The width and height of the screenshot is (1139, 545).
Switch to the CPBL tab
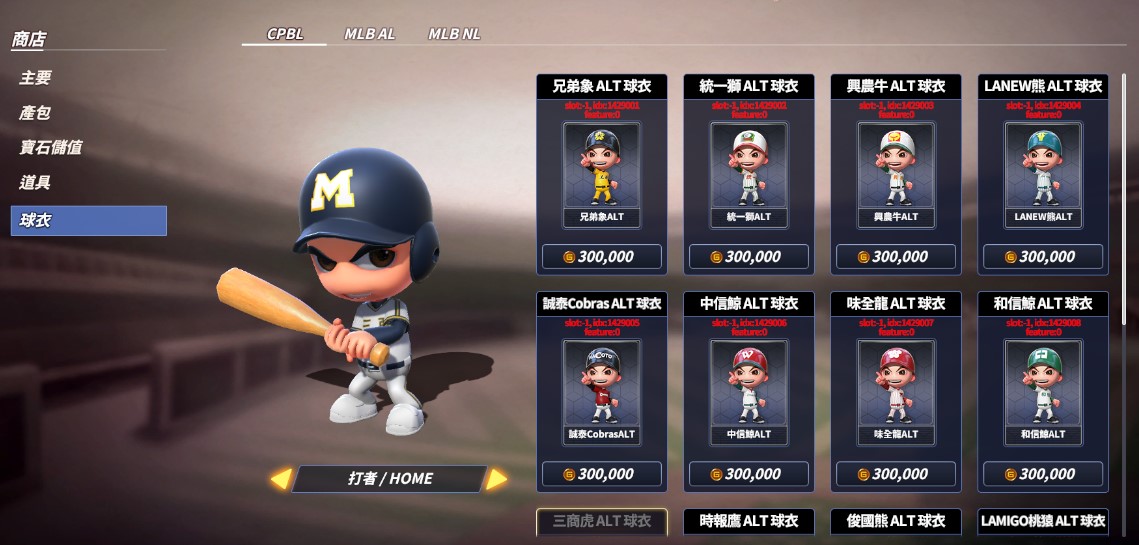(x=284, y=34)
